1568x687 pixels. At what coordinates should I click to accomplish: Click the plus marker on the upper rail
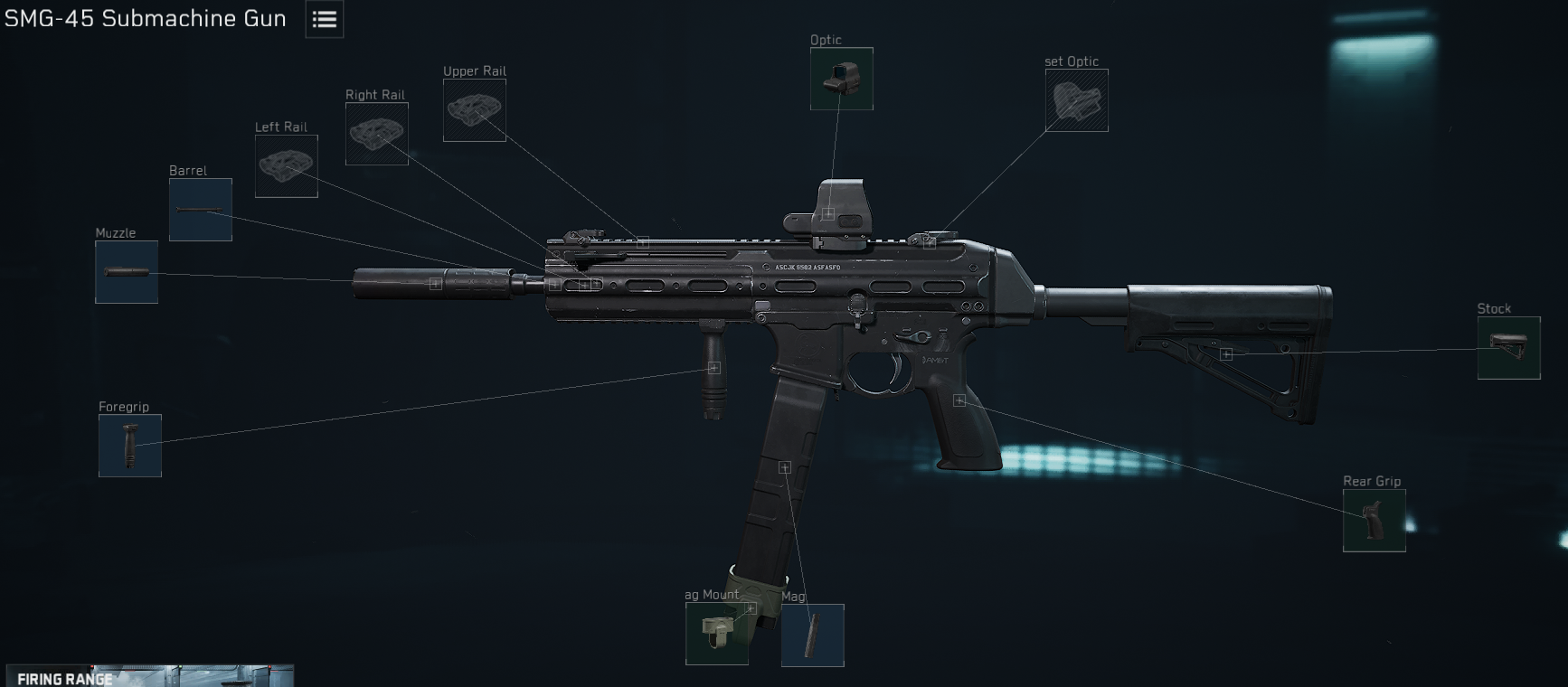tap(642, 242)
